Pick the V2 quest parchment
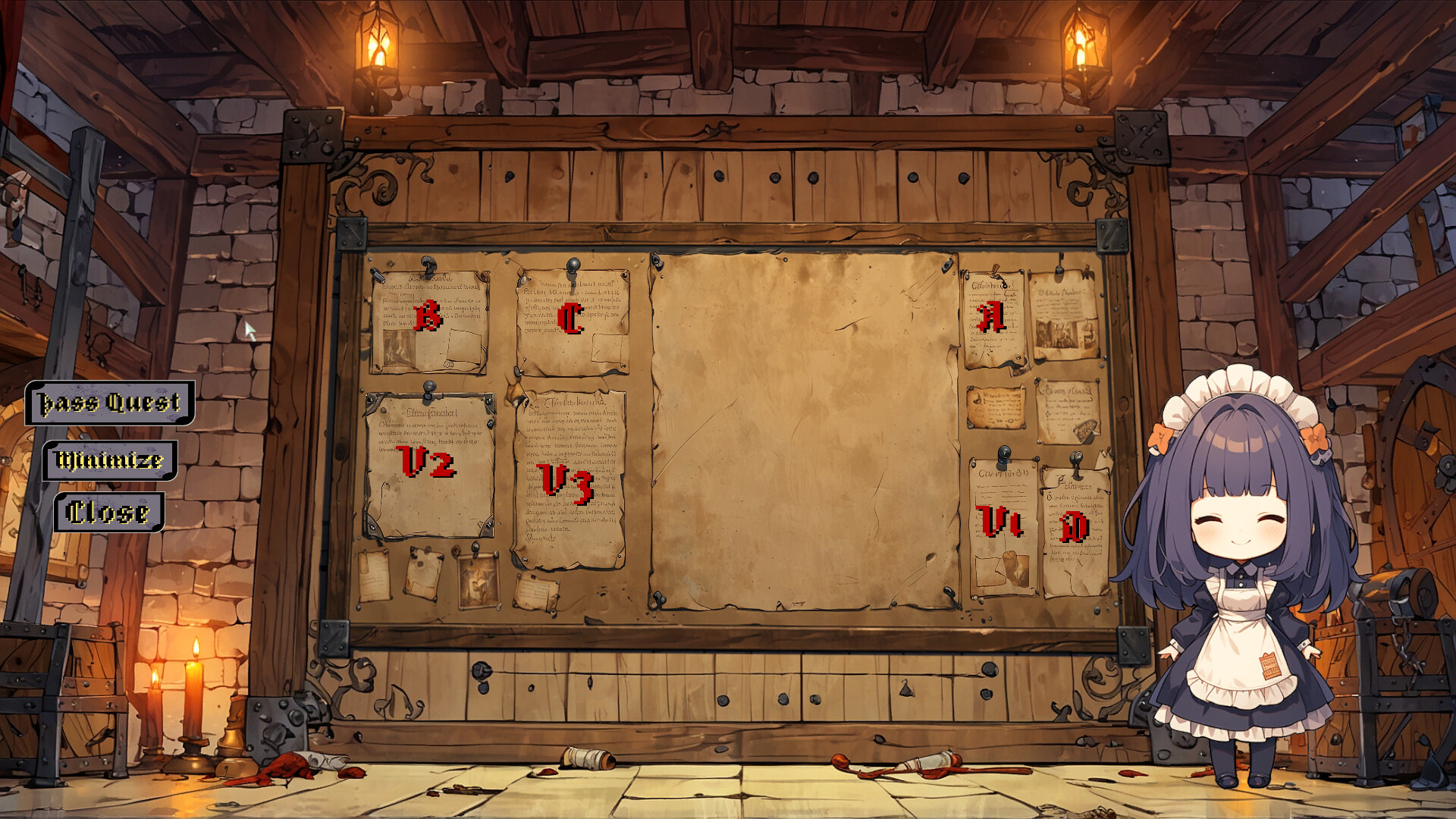The height and width of the screenshot is (819, 1456). point(427,462)
